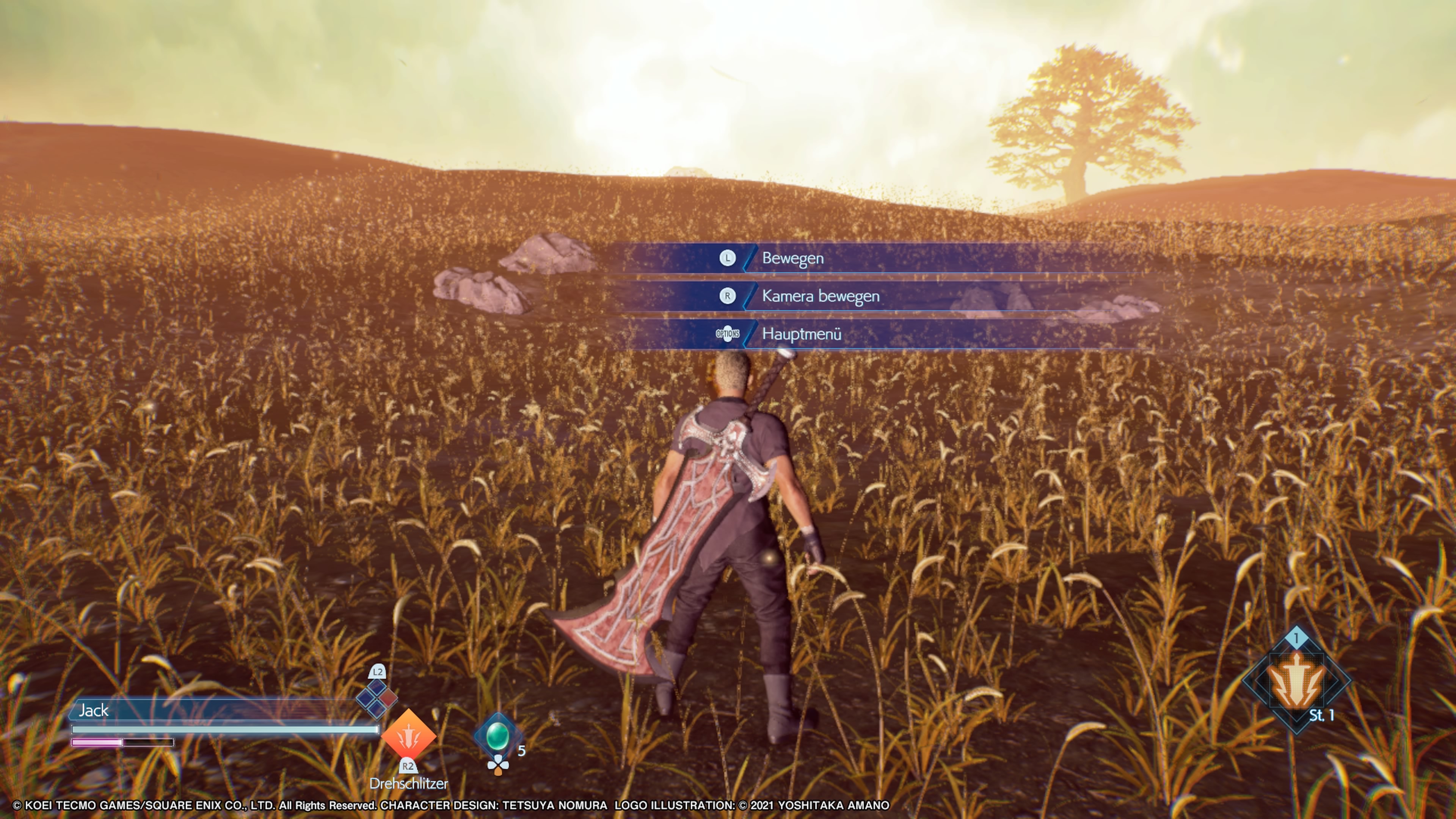Screen dimensions: 1456x819
Task: Activate the Drehschlitzer ability icon
Action: point(408,736)
